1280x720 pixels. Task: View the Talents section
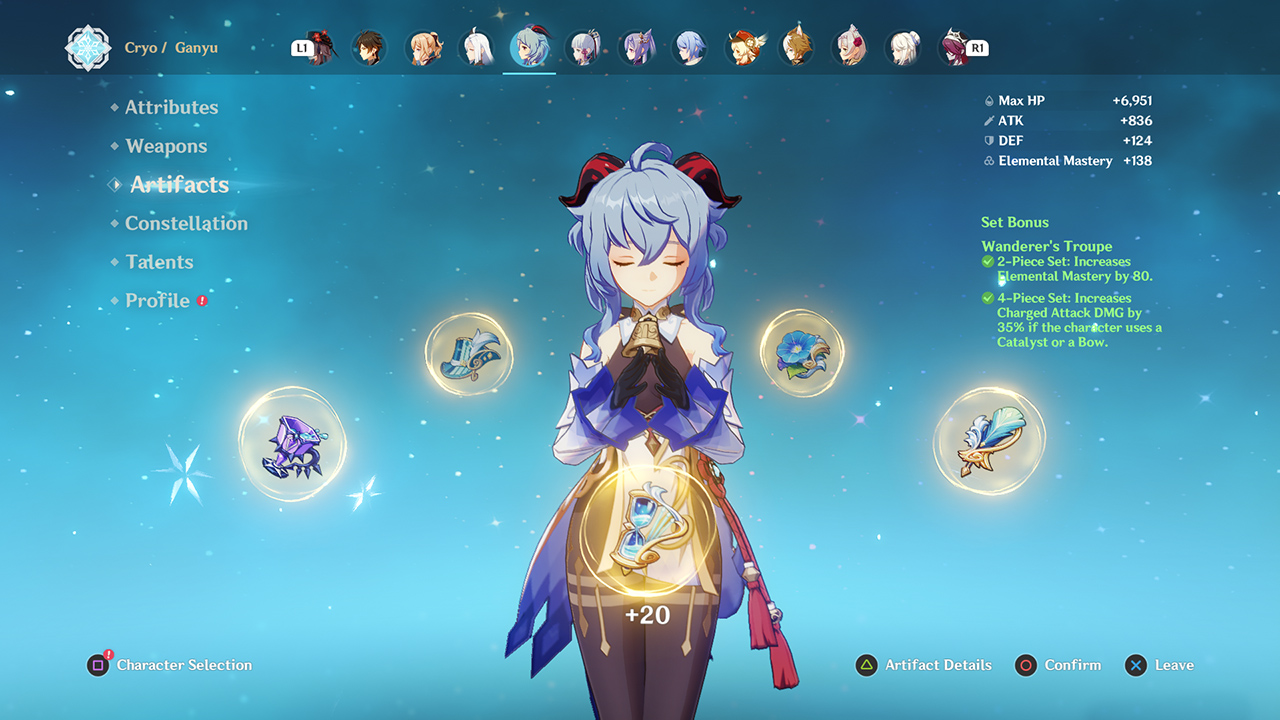point(160,262)
